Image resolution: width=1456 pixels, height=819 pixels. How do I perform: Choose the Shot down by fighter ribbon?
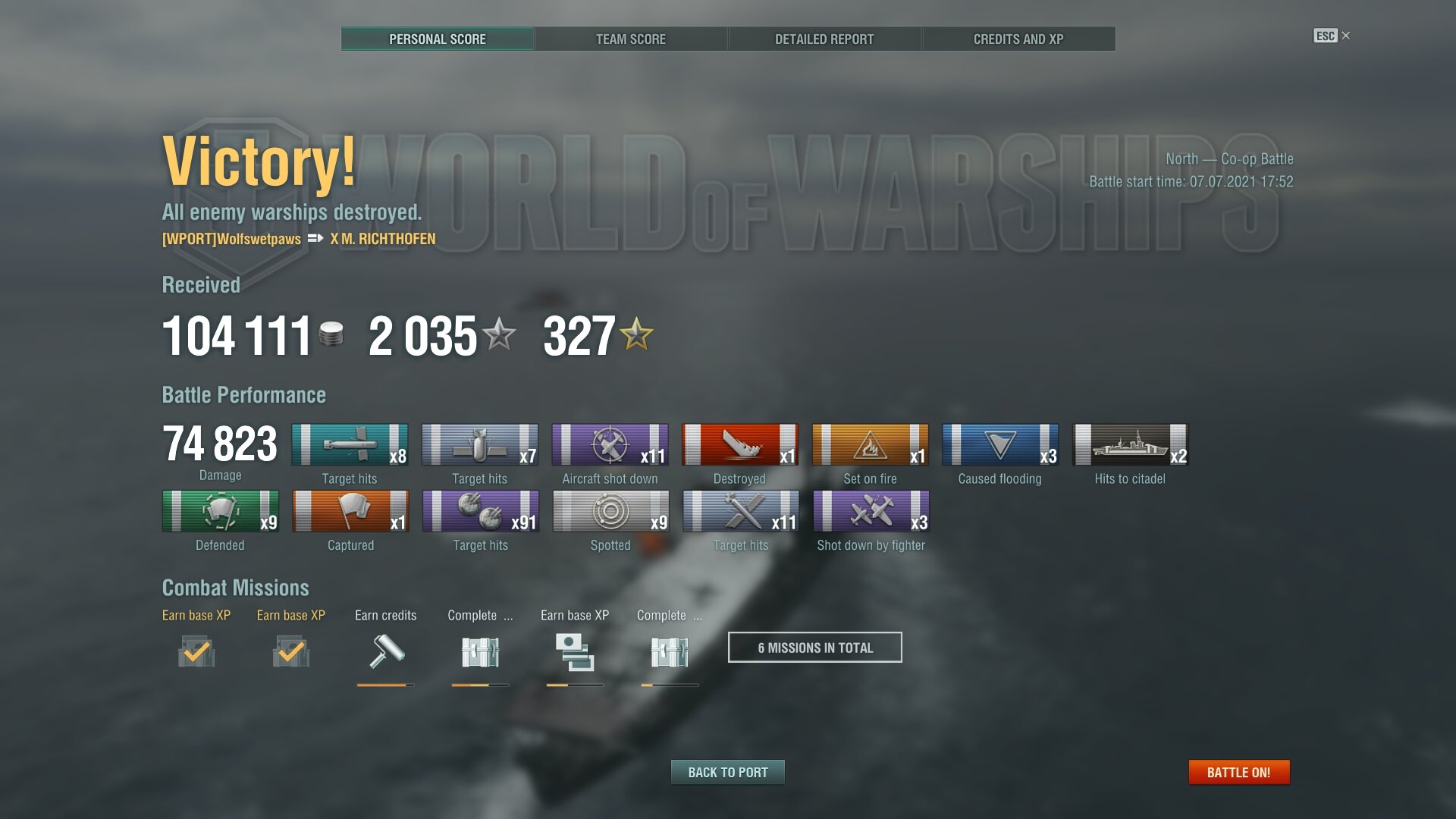click(x=871, y=511)
